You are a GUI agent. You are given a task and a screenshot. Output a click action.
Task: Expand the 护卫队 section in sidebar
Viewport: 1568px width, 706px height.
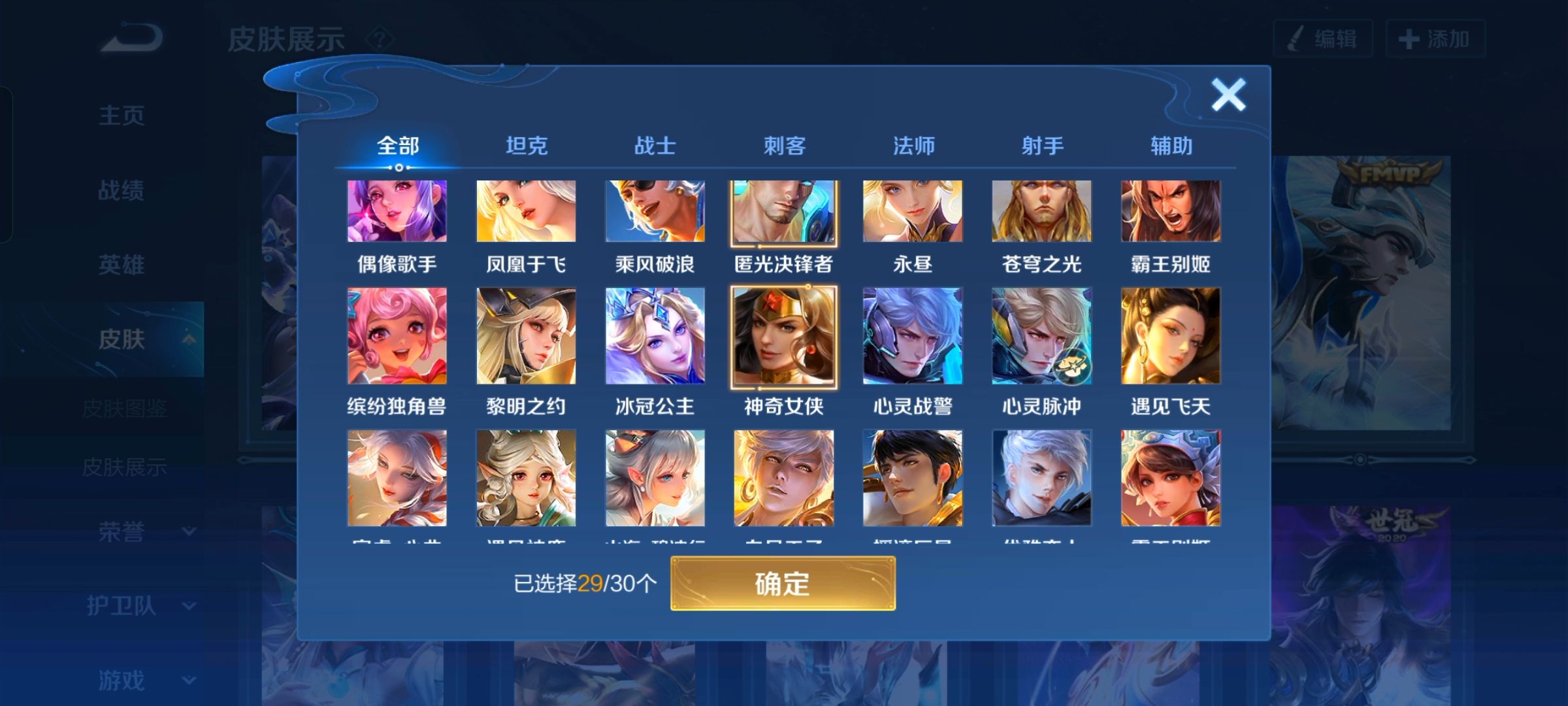point(121,605)
